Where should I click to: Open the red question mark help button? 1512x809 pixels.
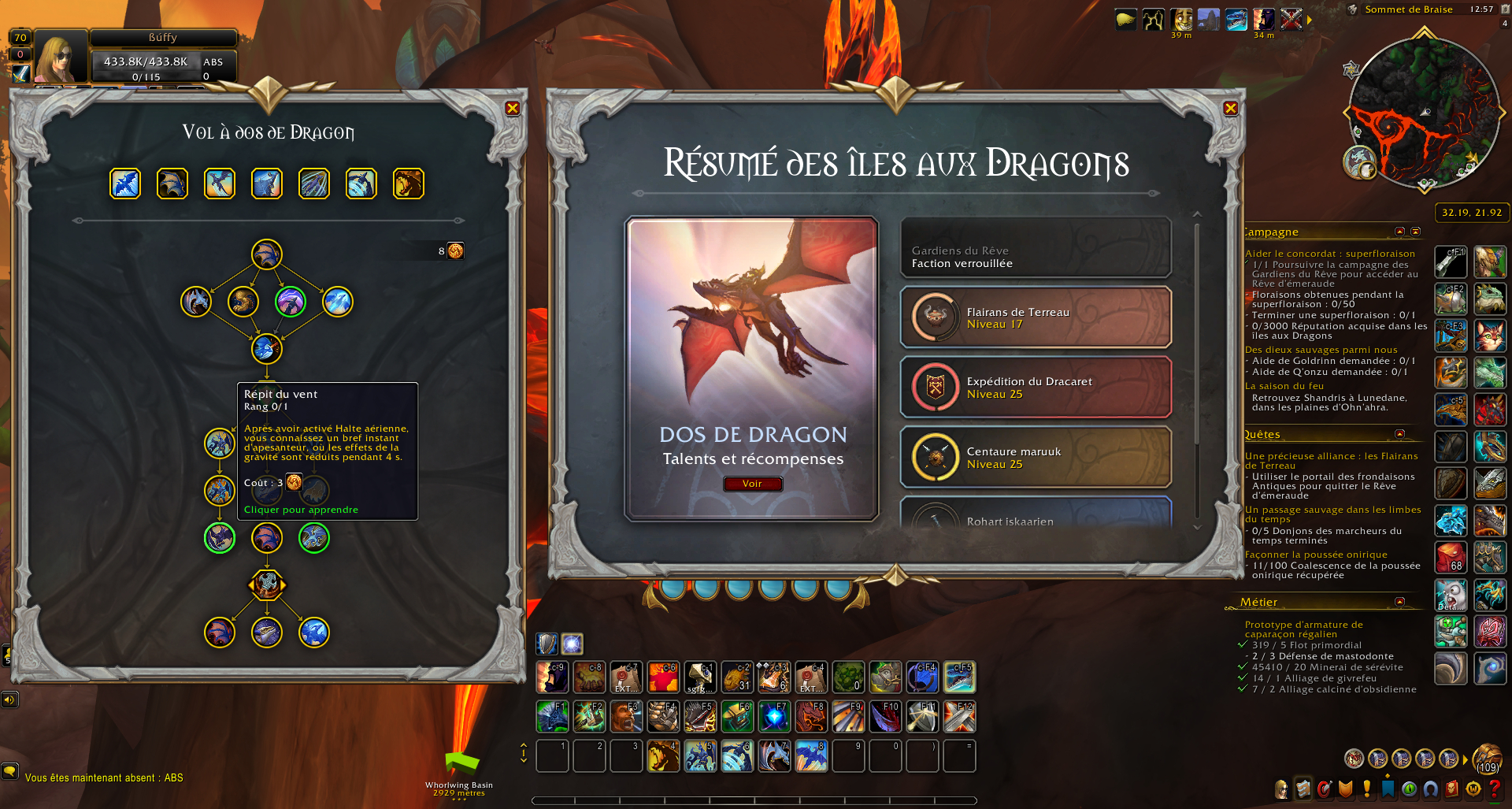[1494, 789]
